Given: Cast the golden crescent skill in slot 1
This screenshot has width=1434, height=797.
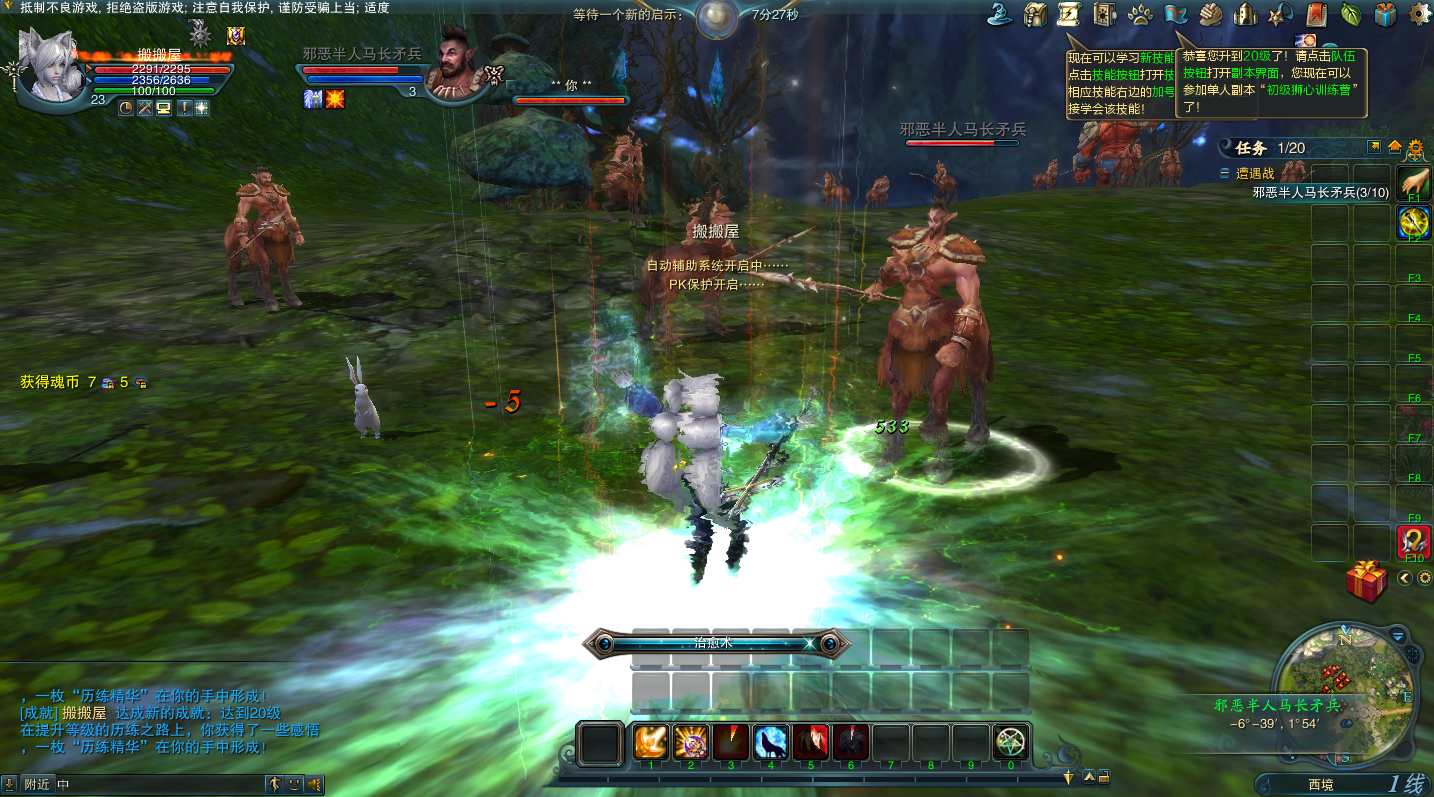Looking at the screenshot, I should point(651,742).
